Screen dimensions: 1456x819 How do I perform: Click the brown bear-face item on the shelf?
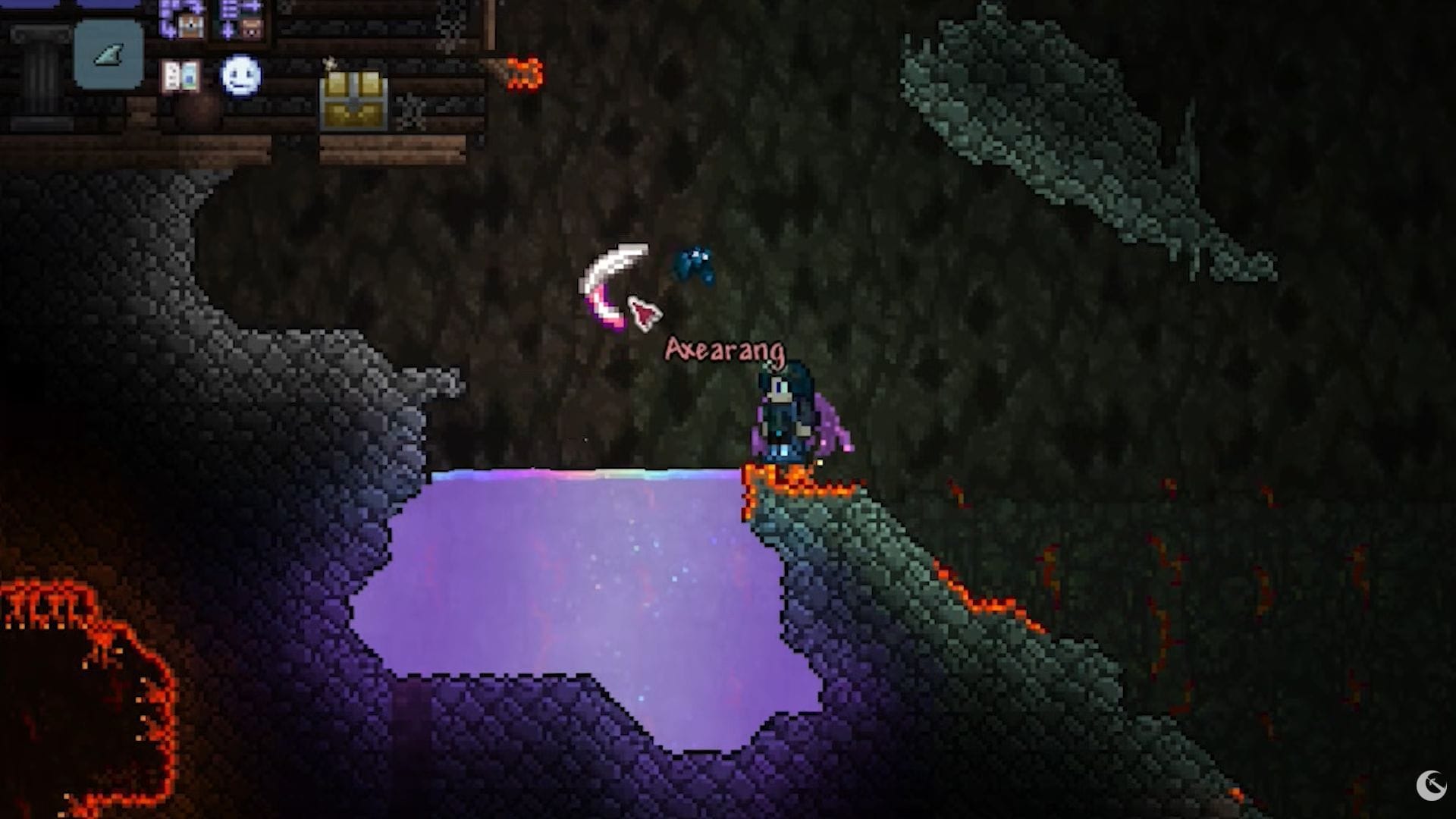click(250, 28)
